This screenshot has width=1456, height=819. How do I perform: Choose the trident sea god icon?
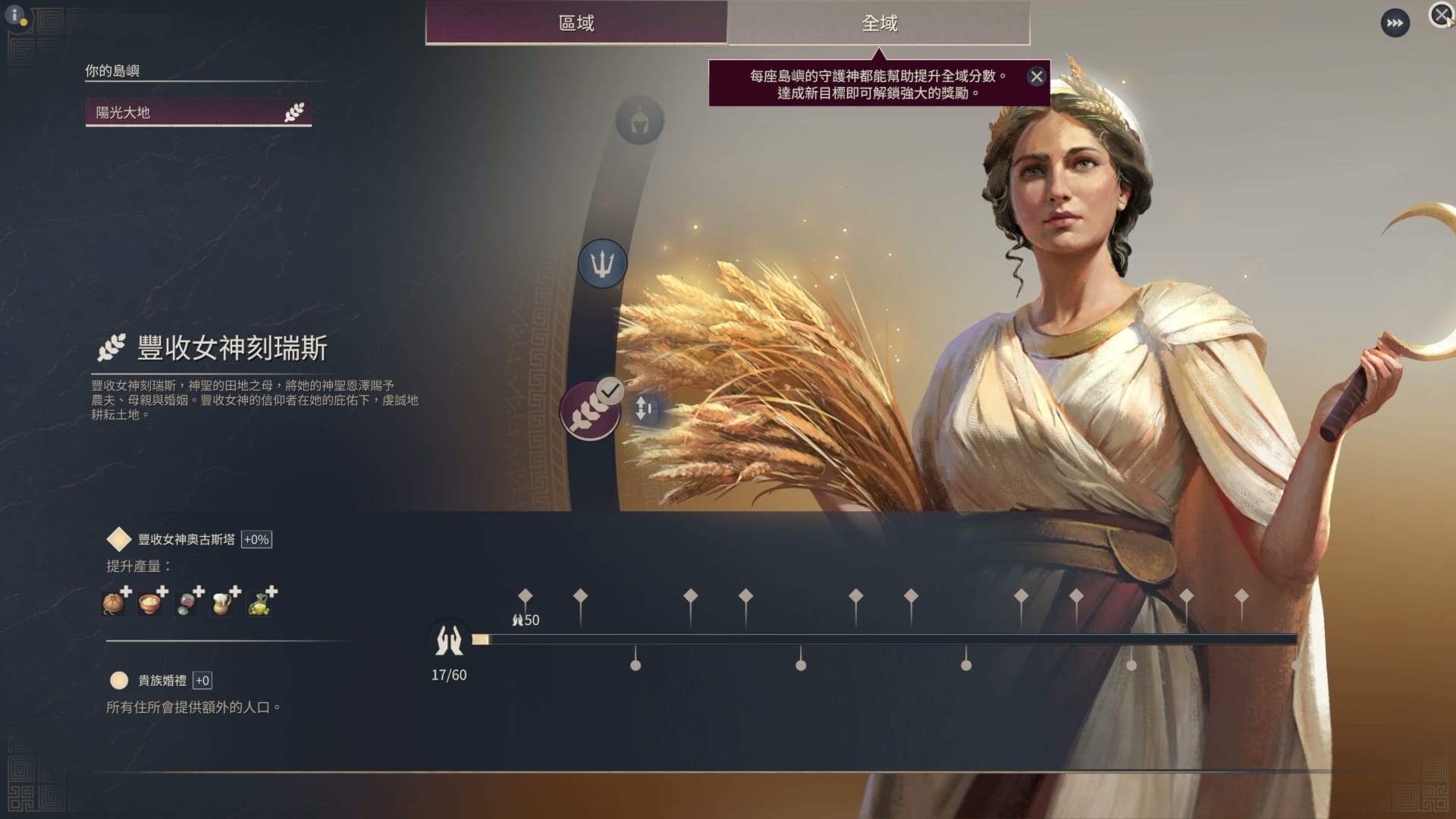602,263
